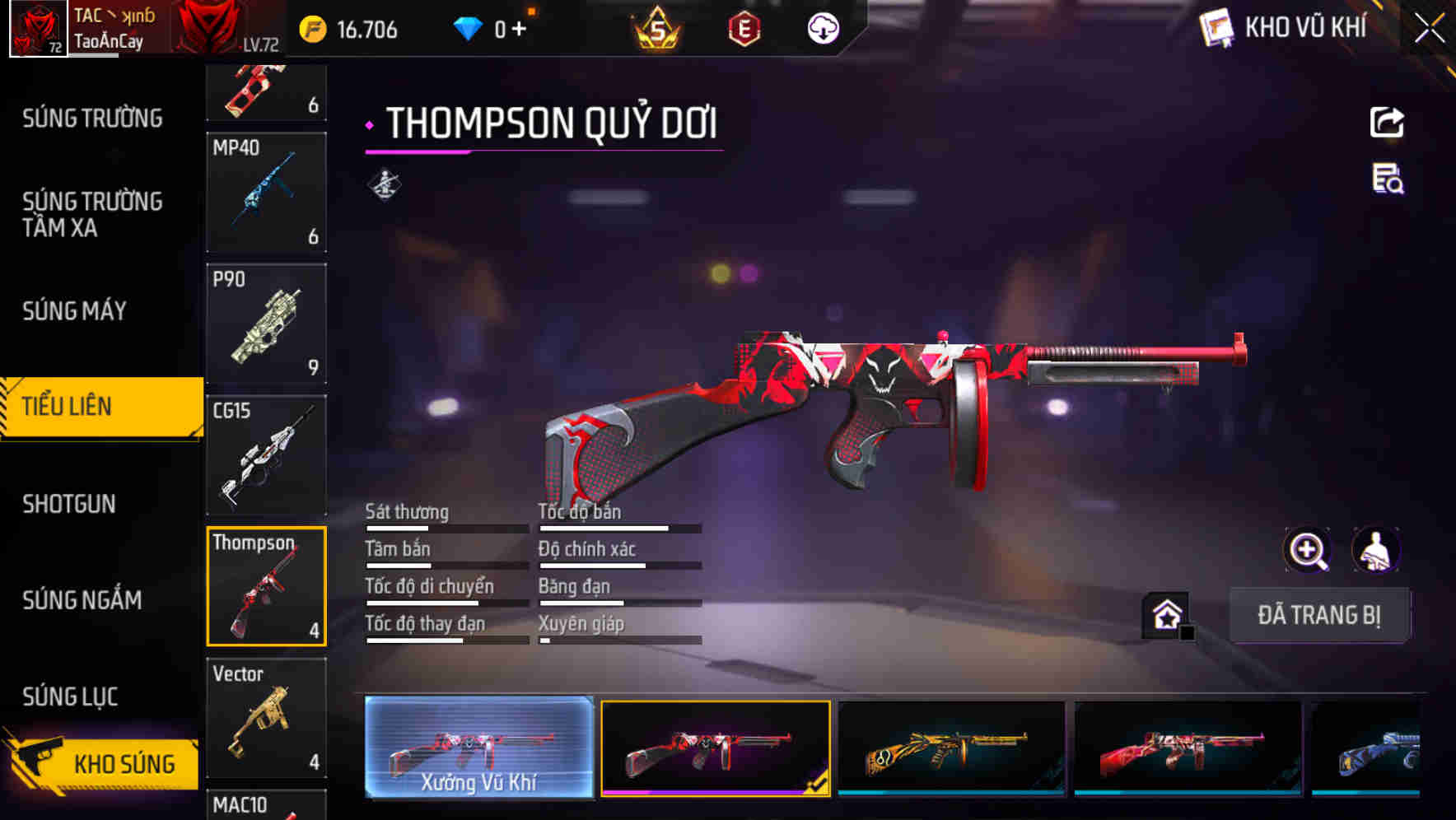This screenshot has width=1456, height=820.
Task: Select the P90 weapon thumbnail
Action: (x=266, y=324)
